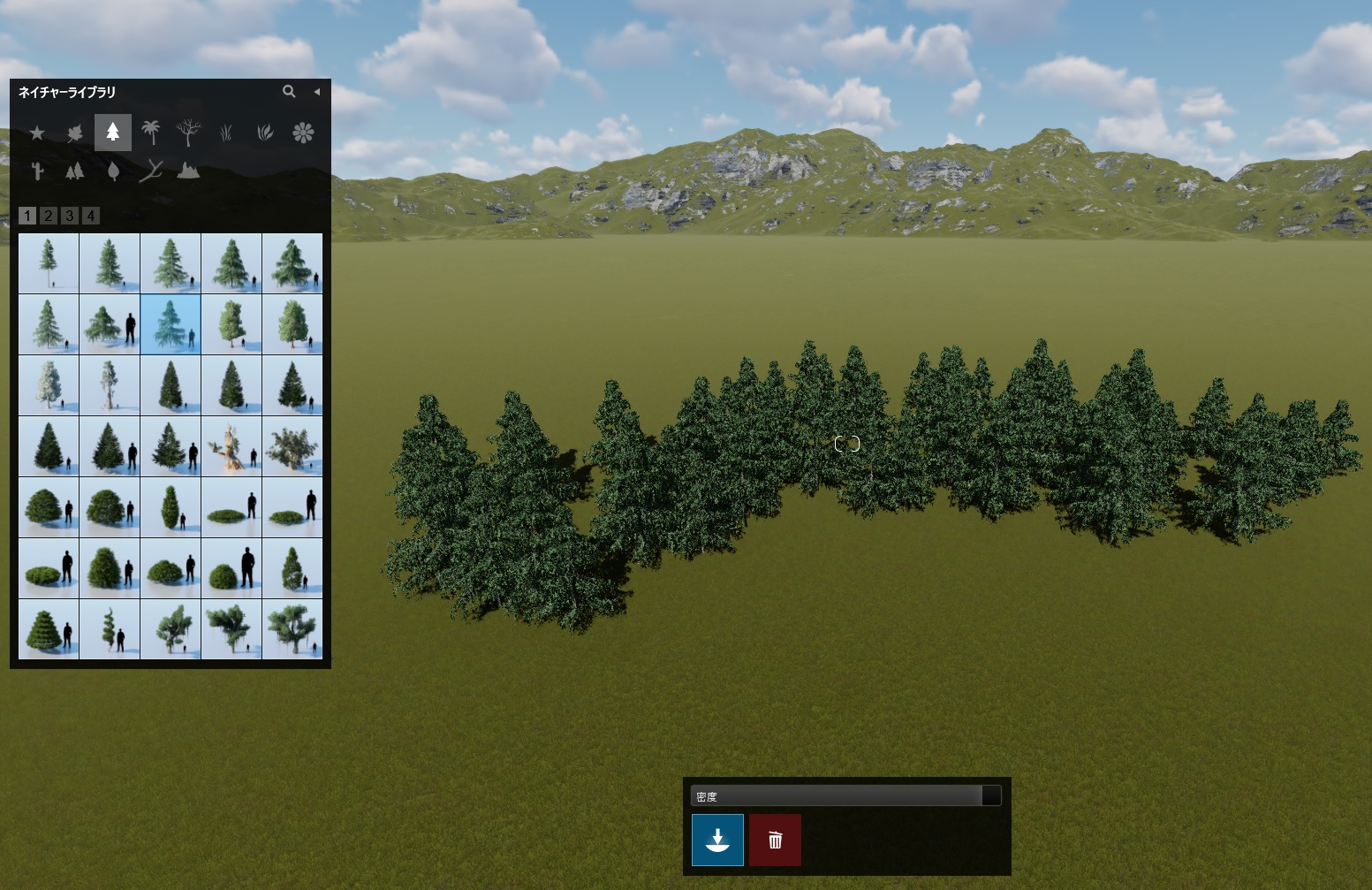
Task: Switch to the cactus category
Action: point(37,171)
